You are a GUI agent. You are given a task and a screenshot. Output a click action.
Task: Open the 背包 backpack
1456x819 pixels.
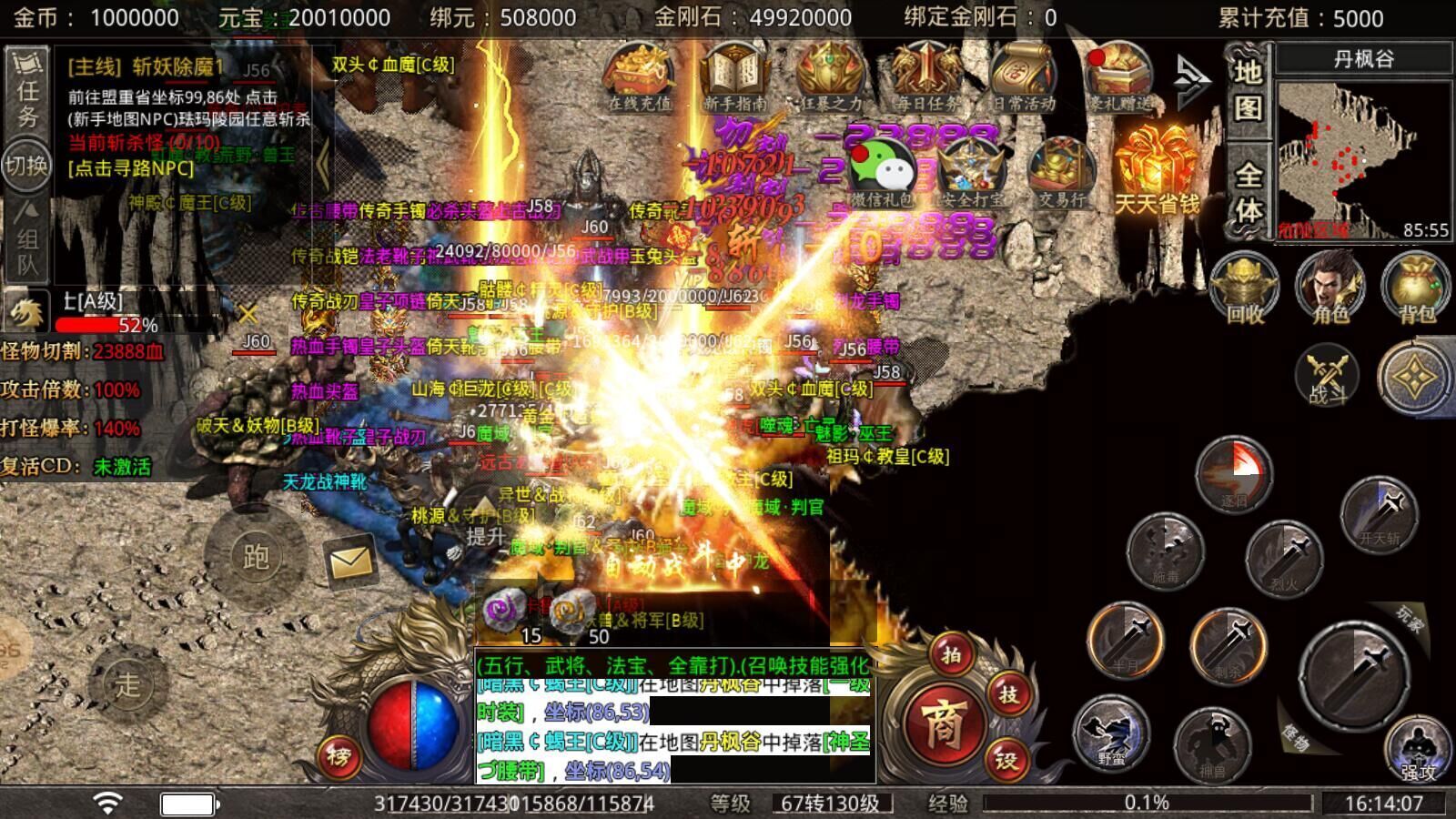(1416, 288)
